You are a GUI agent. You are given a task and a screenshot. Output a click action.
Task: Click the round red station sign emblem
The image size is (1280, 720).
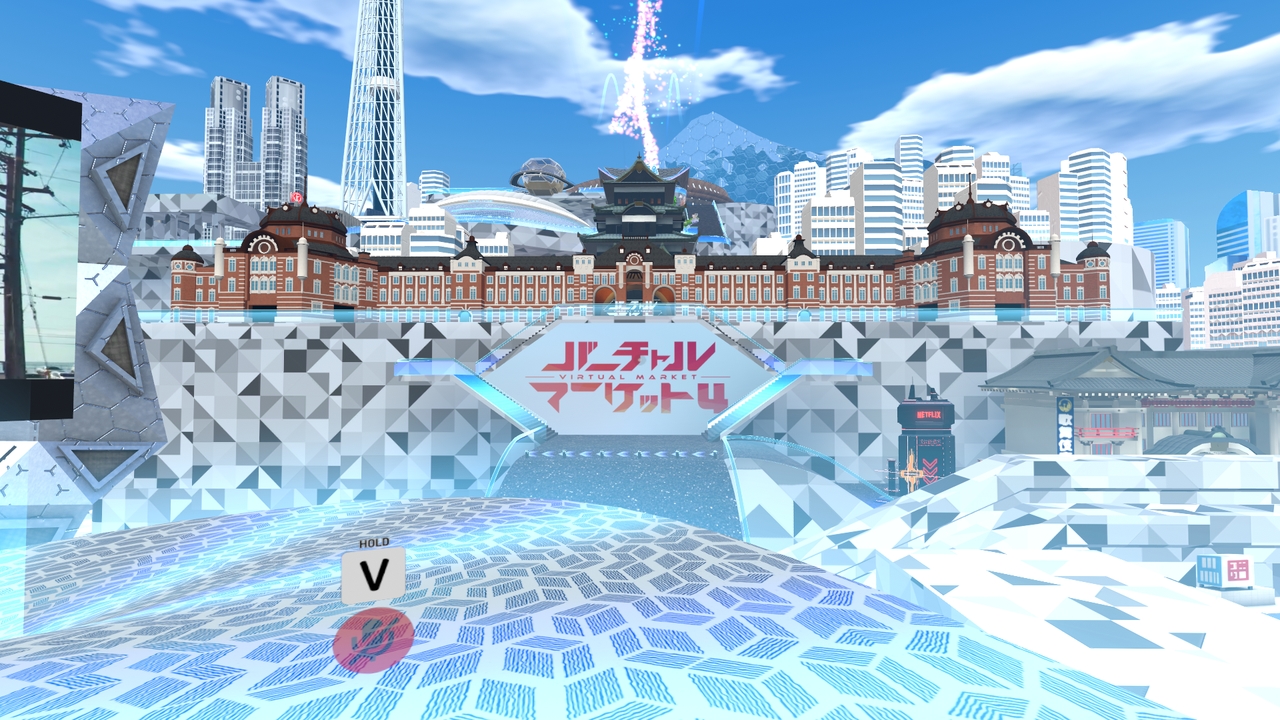click(x=297, y=198)
